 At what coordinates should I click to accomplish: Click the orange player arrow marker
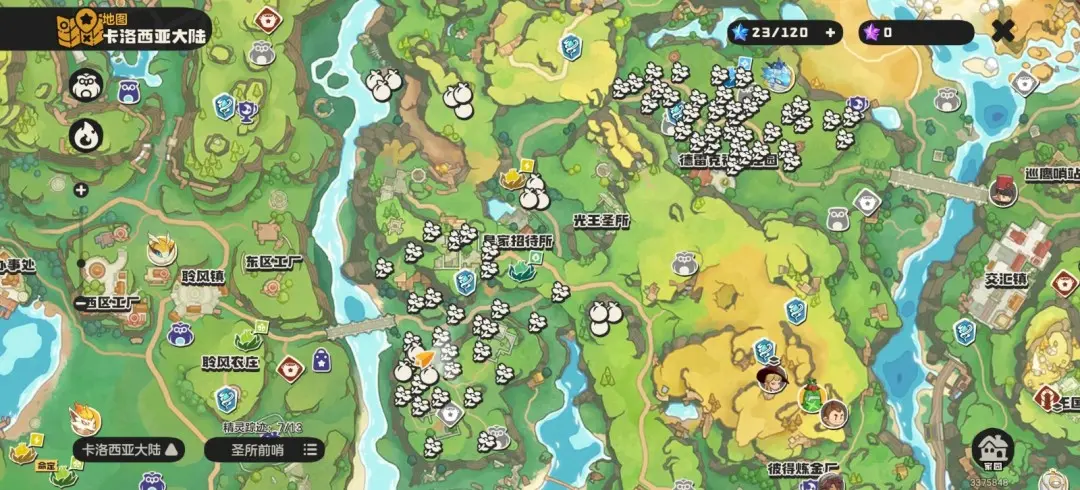425,359
